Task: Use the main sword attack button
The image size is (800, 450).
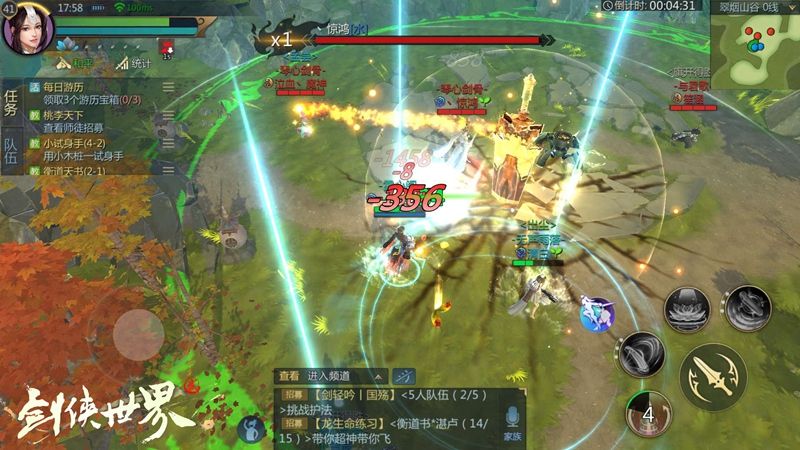Action: [x=713, y=376]
